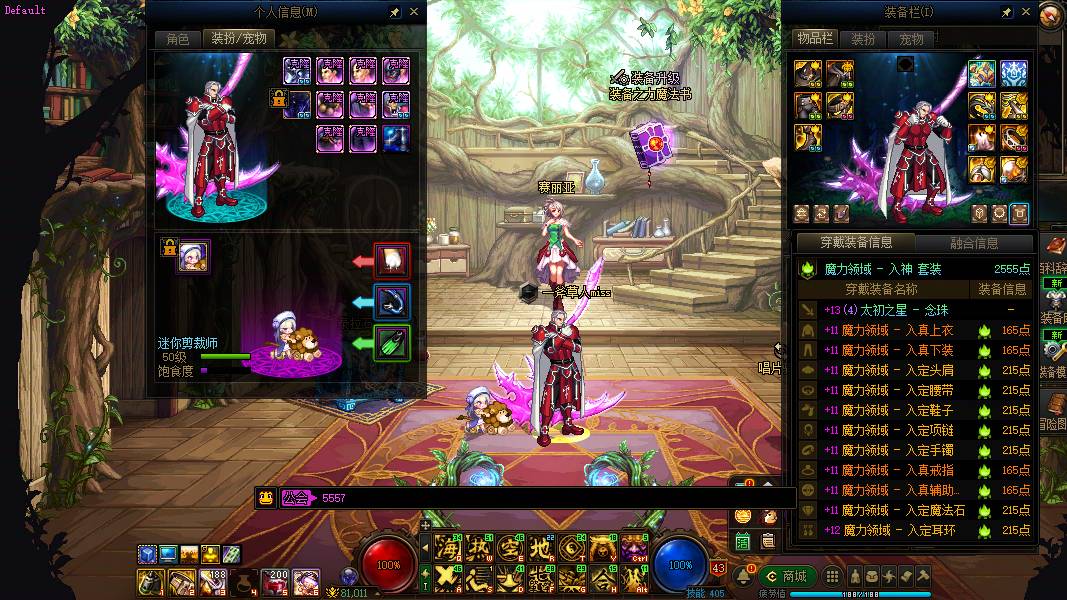This screenshot has height=600, width=1067.
Task: Use the 地 skill icon on hotbar
Action: (541, 548)
